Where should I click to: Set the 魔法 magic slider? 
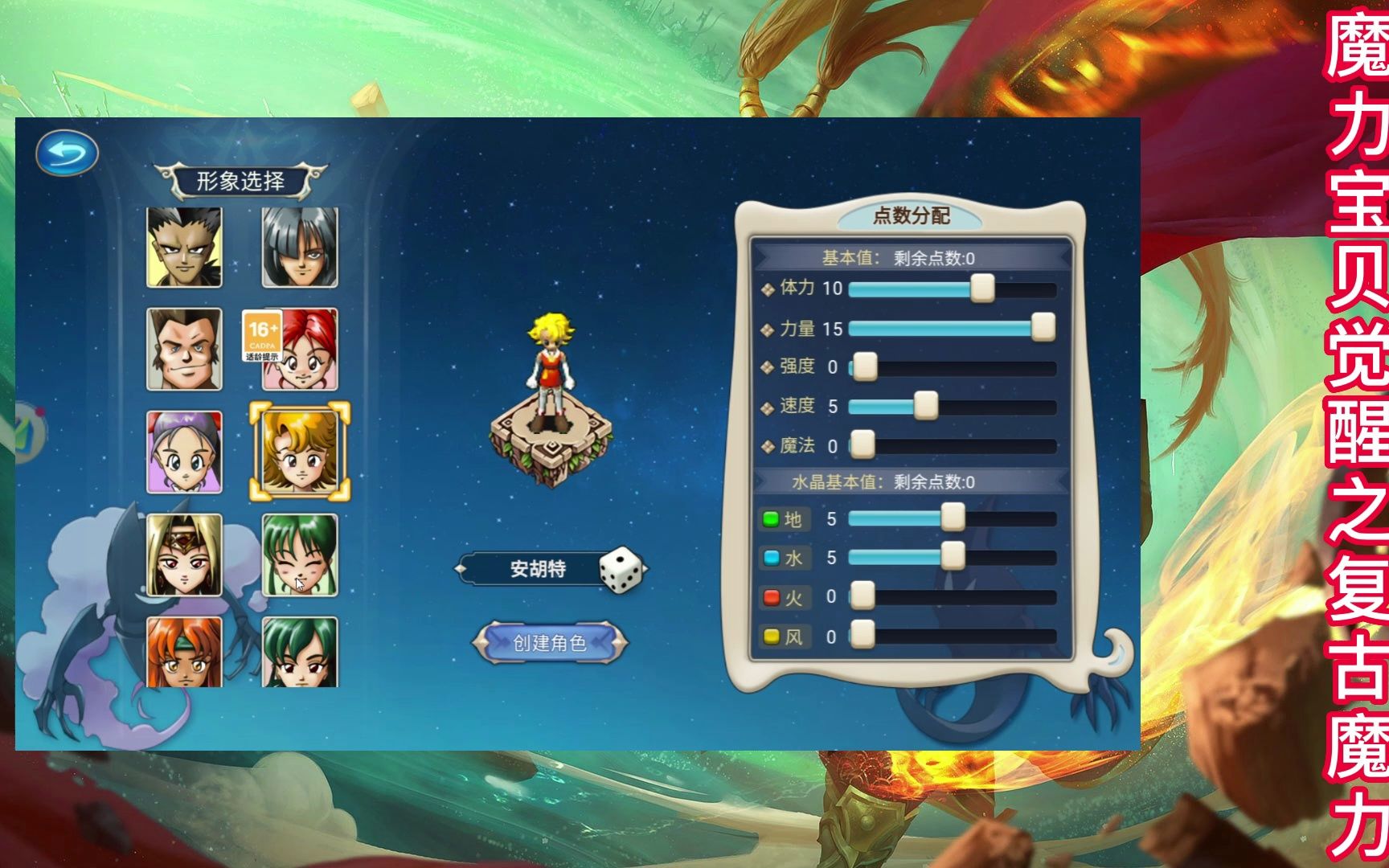click(x=862, y=445)
